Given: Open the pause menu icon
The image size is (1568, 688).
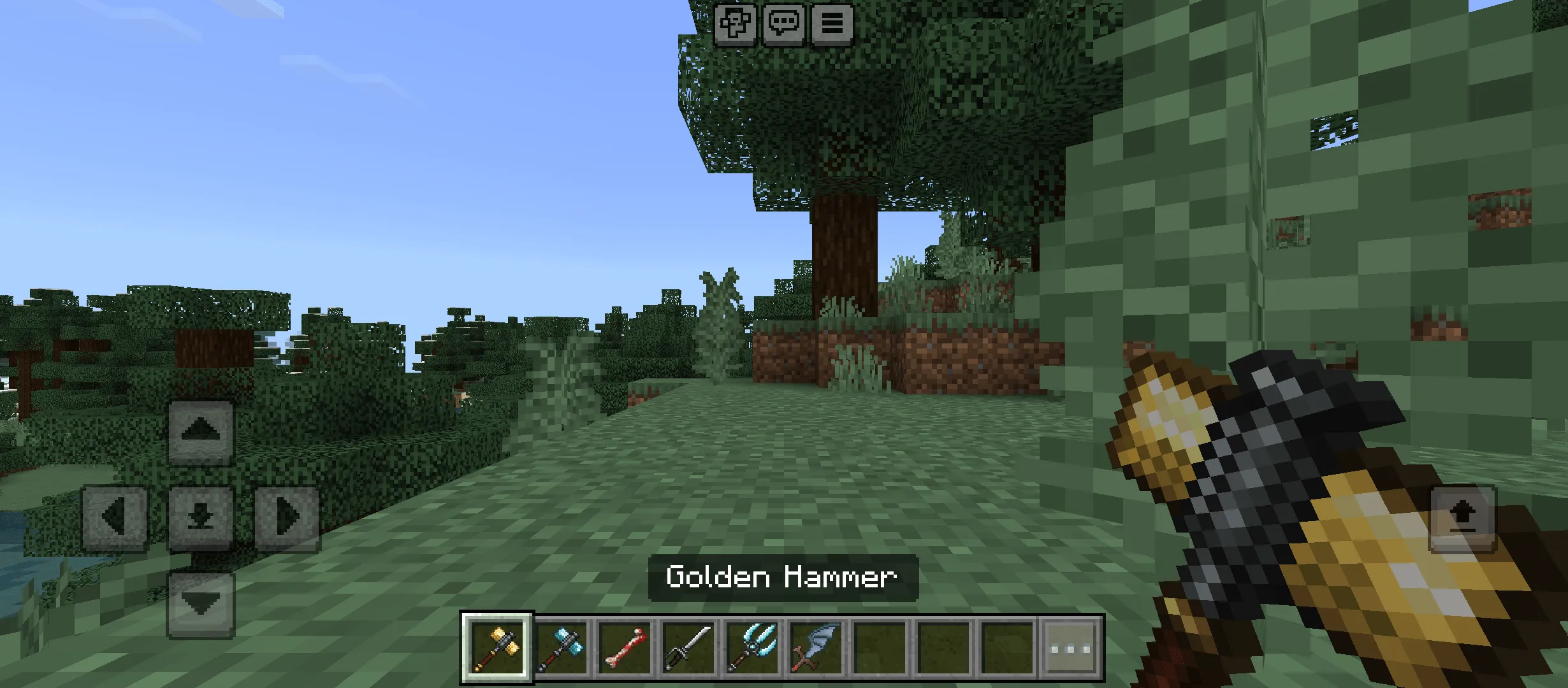Looking at the screenshot, I should click(x=832, y=25).
